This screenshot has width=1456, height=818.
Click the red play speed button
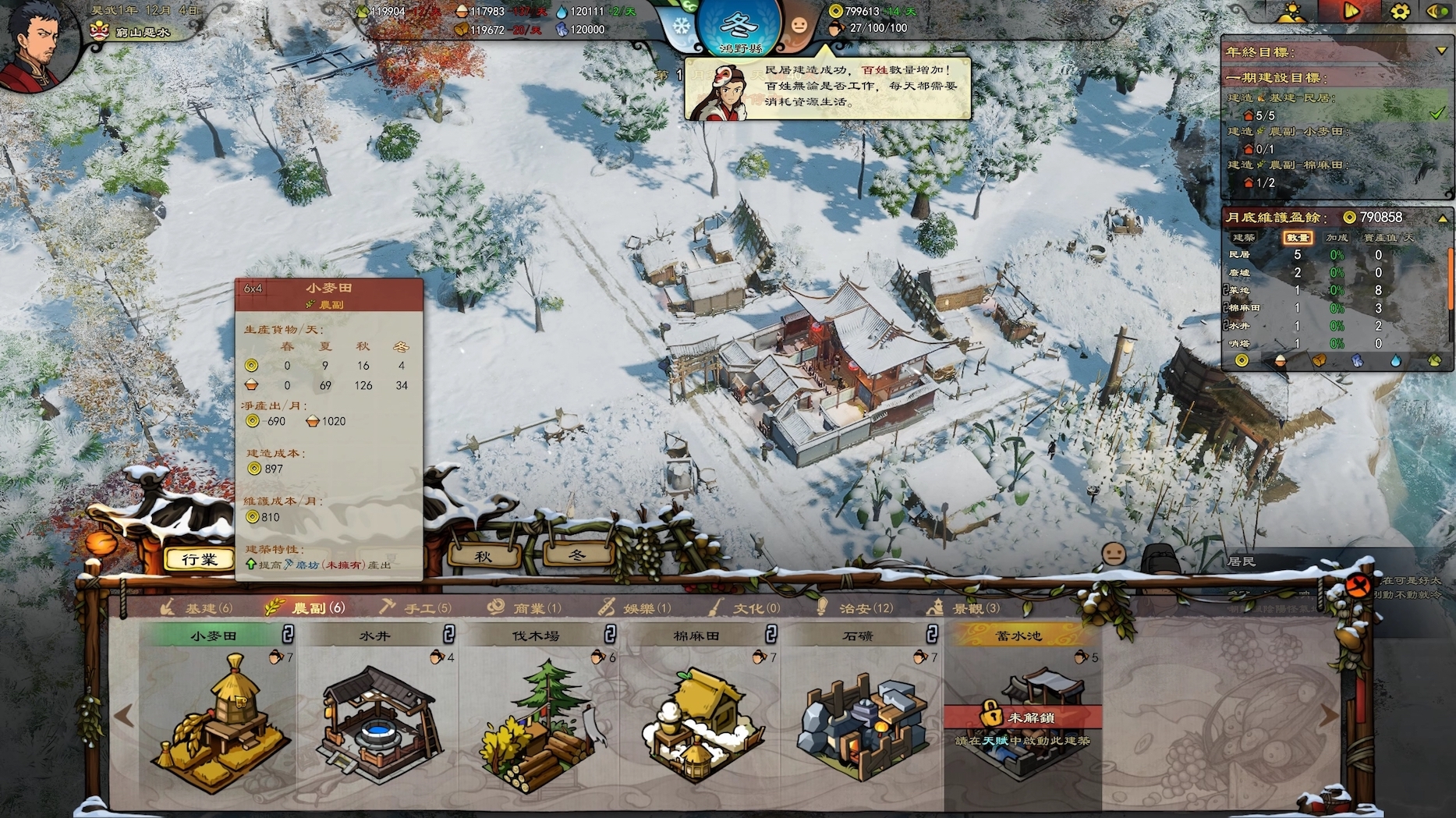(1351, 11)
